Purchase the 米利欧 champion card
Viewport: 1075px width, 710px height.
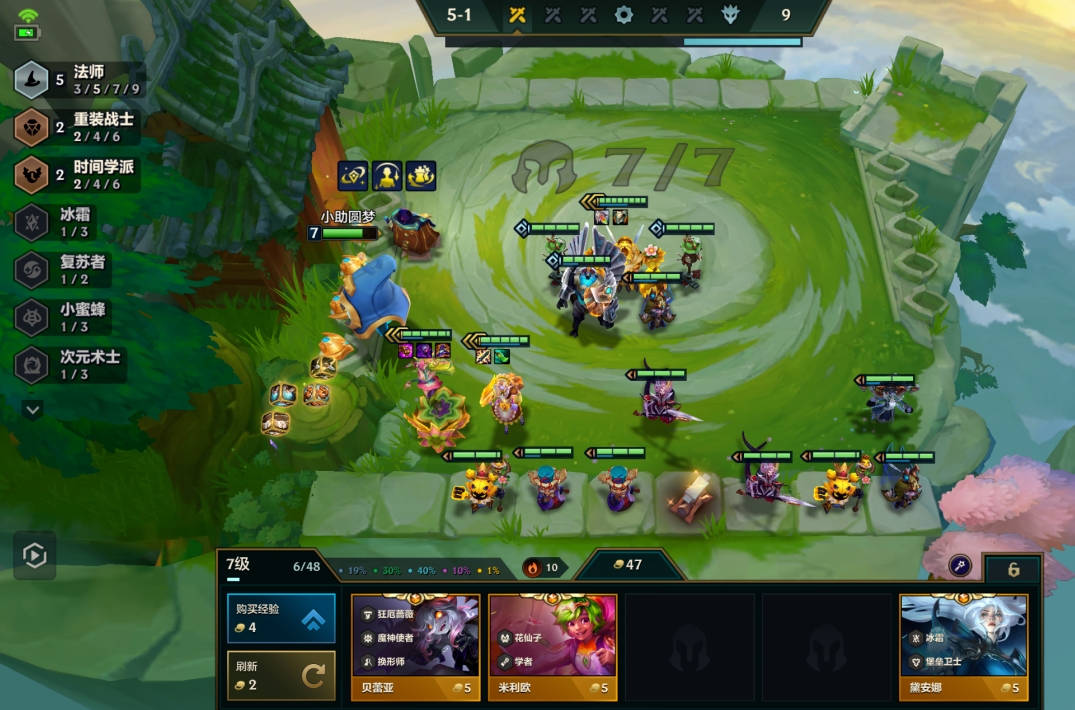pos(552,646)
